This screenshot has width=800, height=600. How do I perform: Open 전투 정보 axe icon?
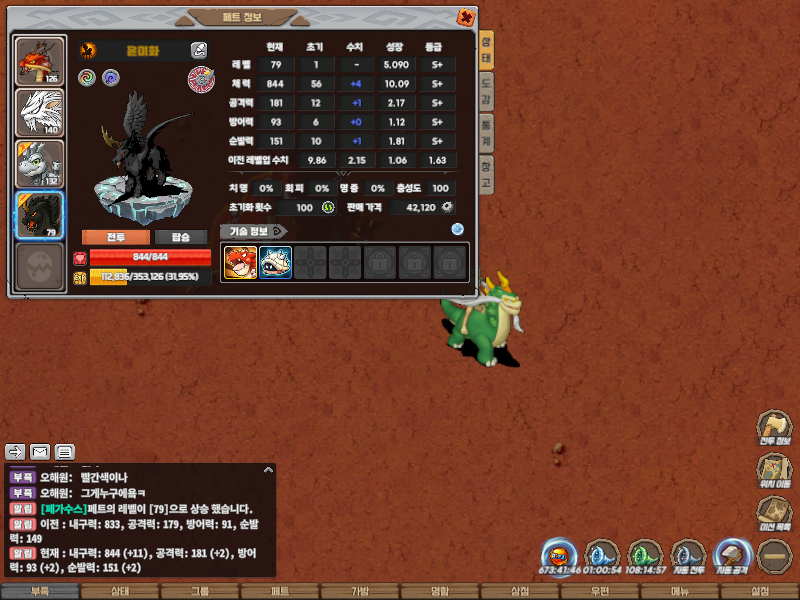tap(774, 427)
